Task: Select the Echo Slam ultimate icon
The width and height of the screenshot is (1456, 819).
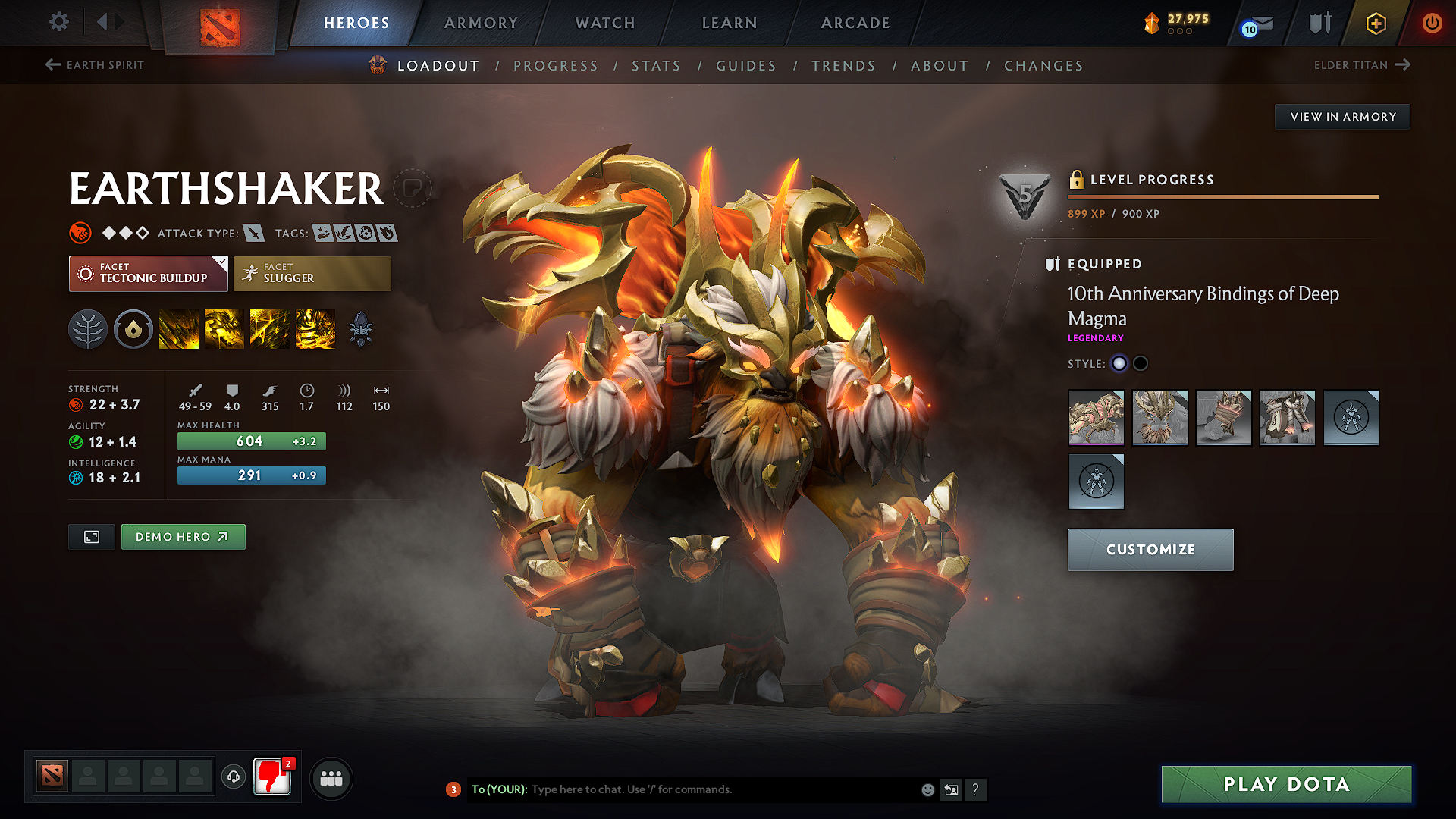Action: [315, 328]
